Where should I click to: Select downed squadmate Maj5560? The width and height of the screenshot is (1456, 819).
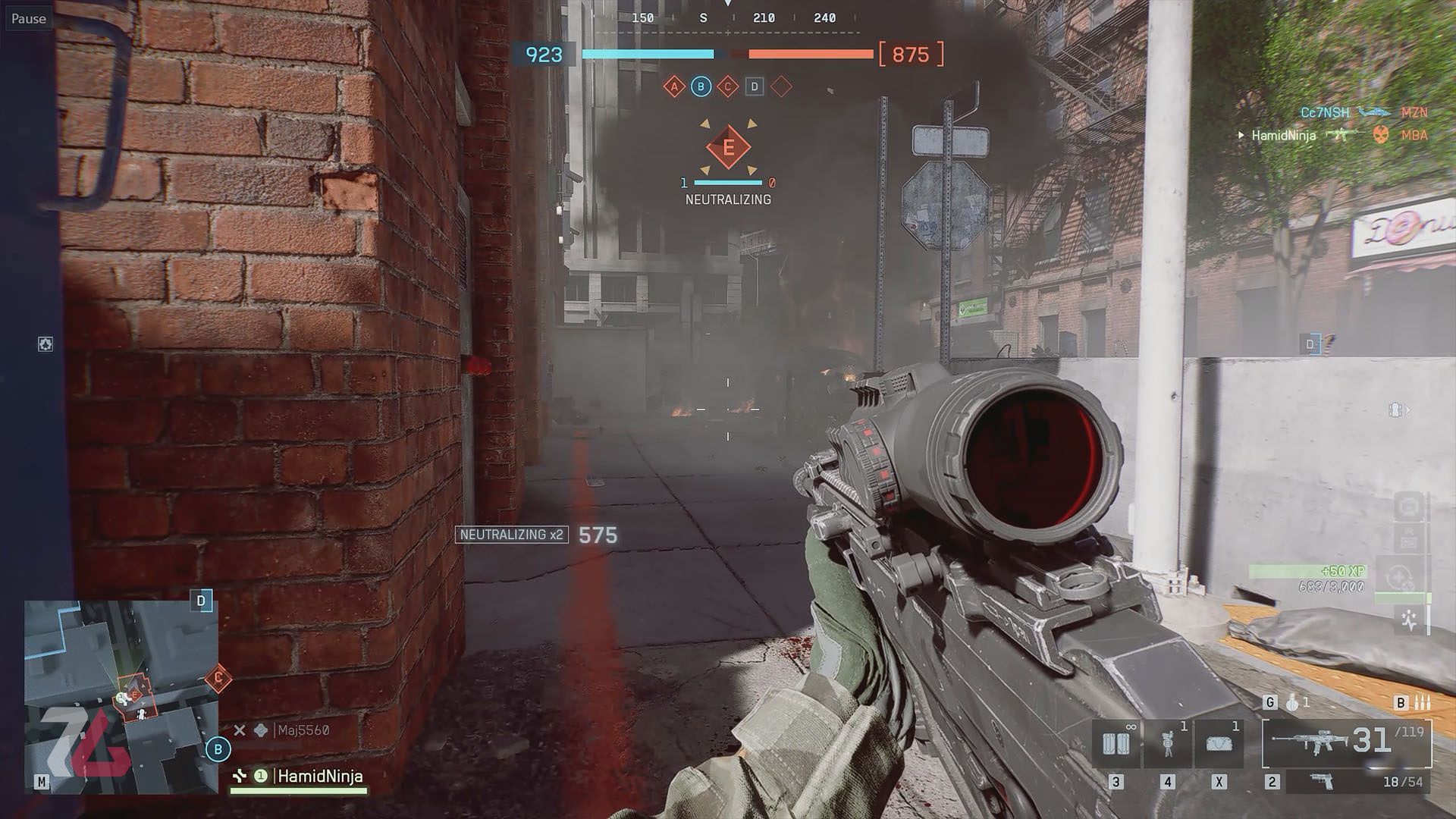click(x=303, y=730)
